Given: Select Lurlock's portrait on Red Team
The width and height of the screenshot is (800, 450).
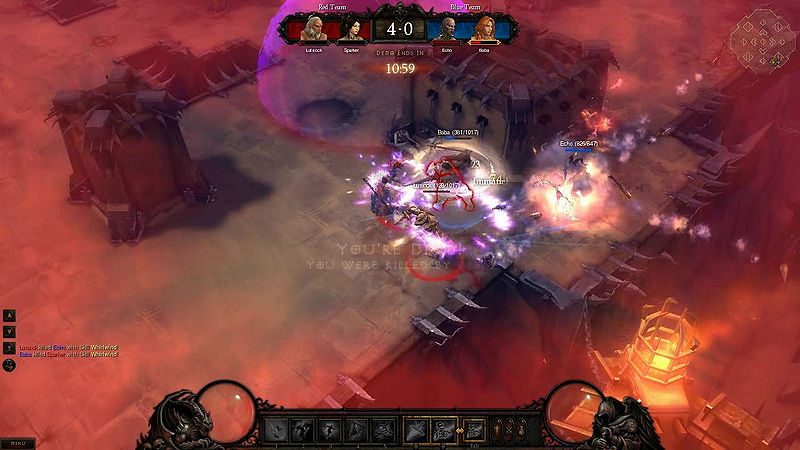Looking at the screenshot, I should (x=315, y=30).
